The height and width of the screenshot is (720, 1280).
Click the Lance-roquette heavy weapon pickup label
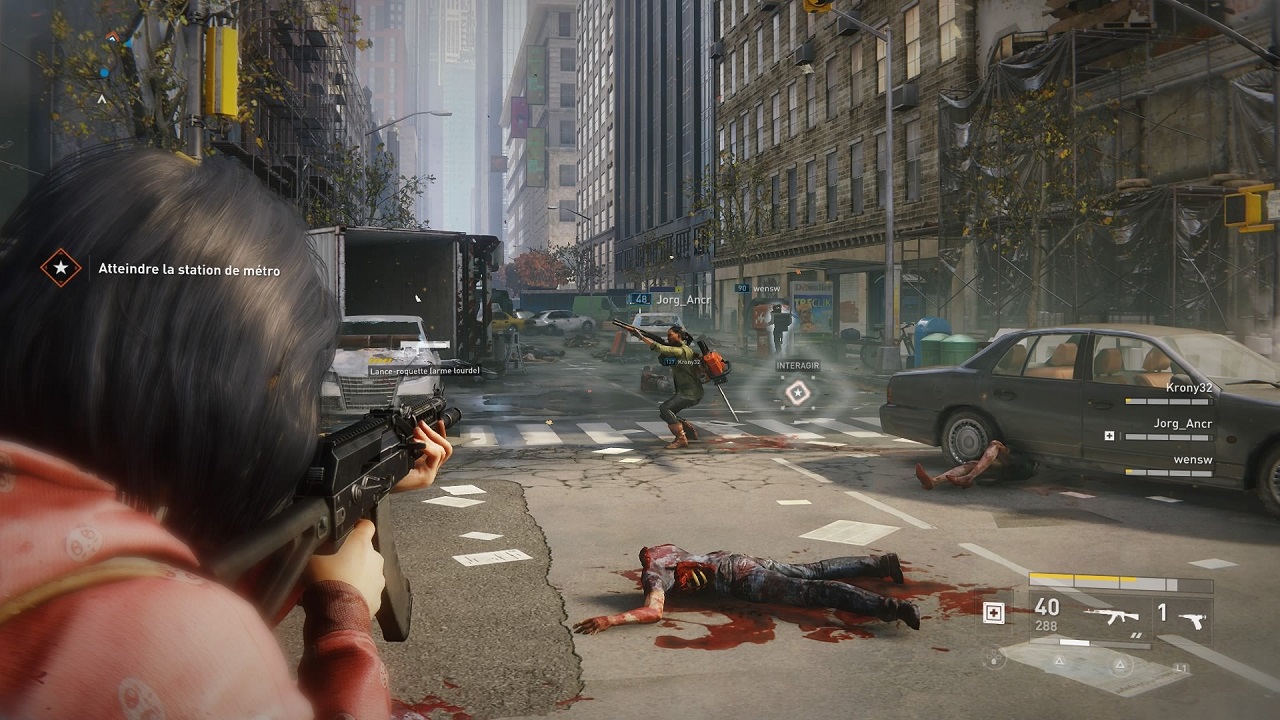click(x=424, y=371)
